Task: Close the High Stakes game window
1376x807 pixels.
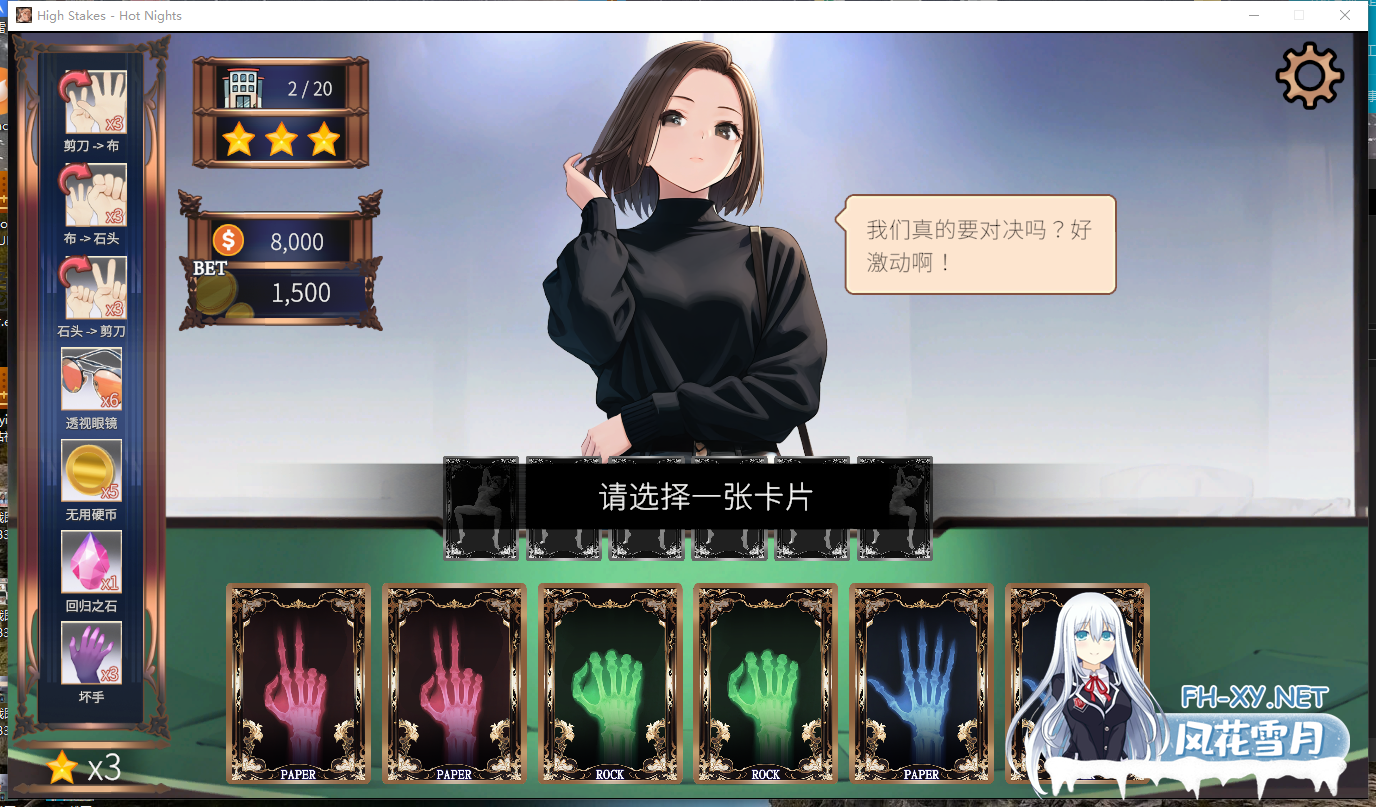Action: point(1345,16)
